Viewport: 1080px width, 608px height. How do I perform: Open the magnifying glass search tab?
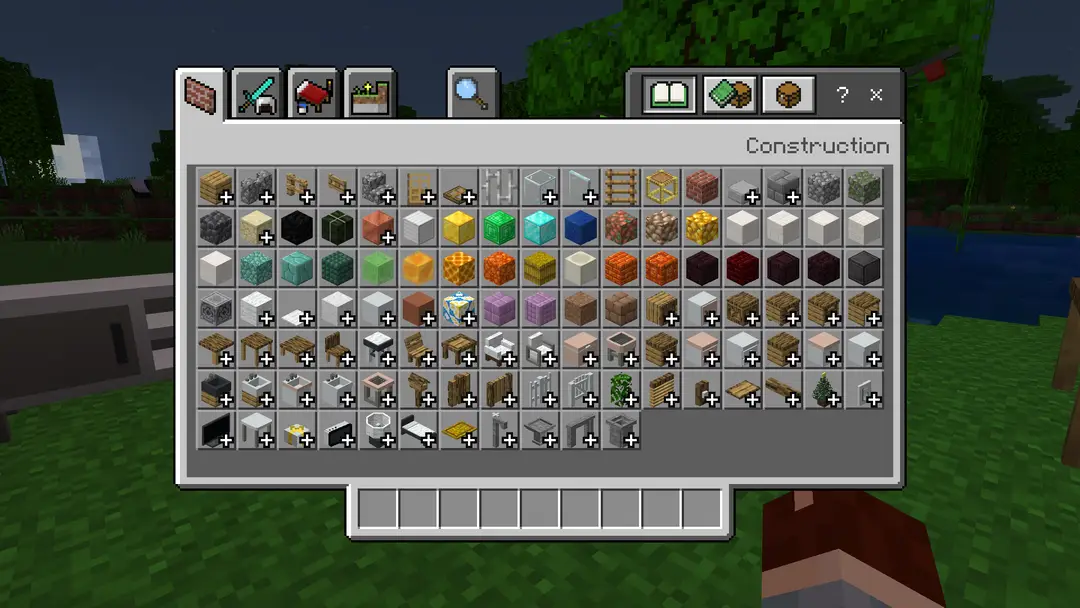(x=470, y=94)
